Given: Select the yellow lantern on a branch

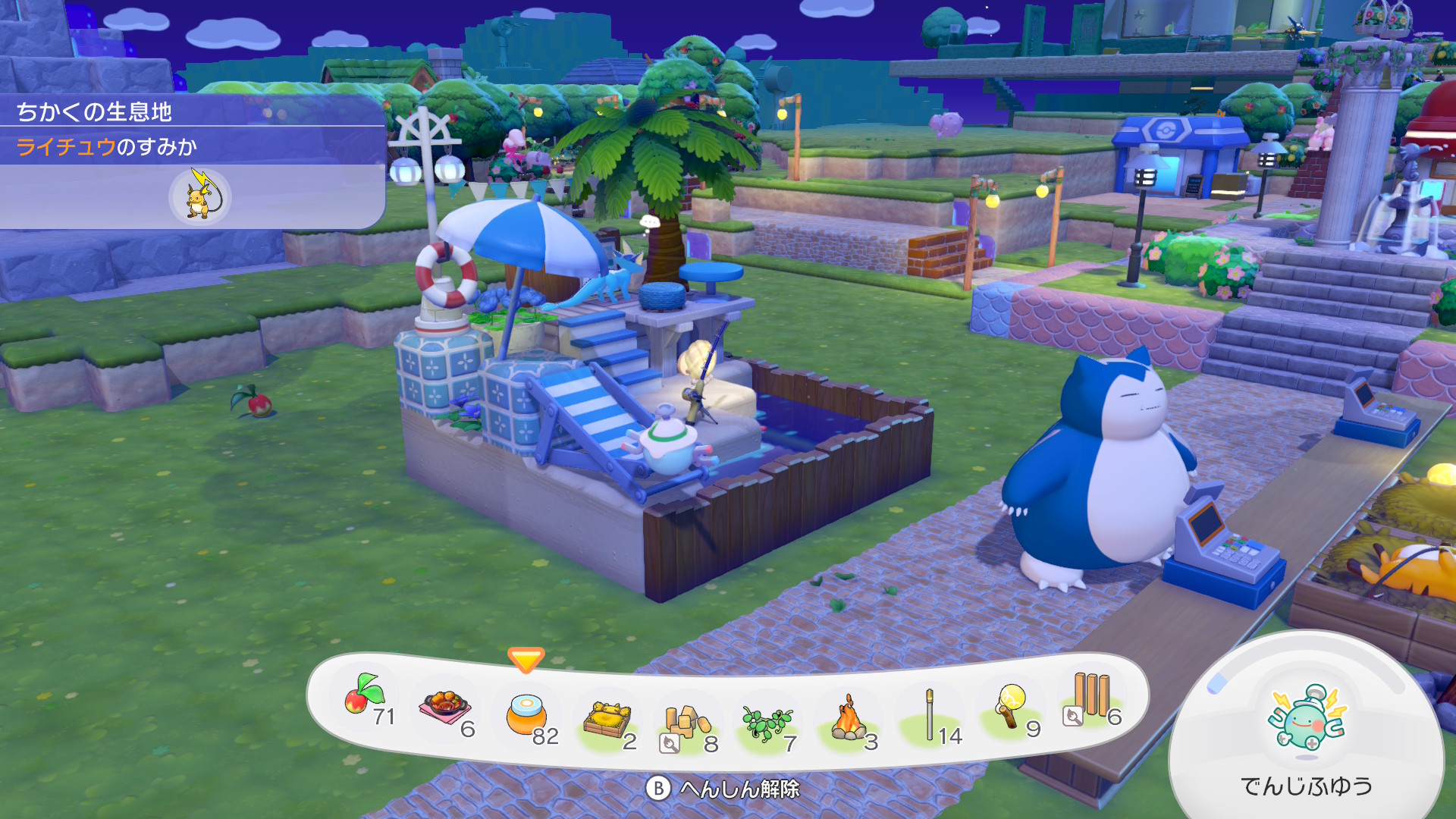Looking at the screenshot, I should [1012, 707].
